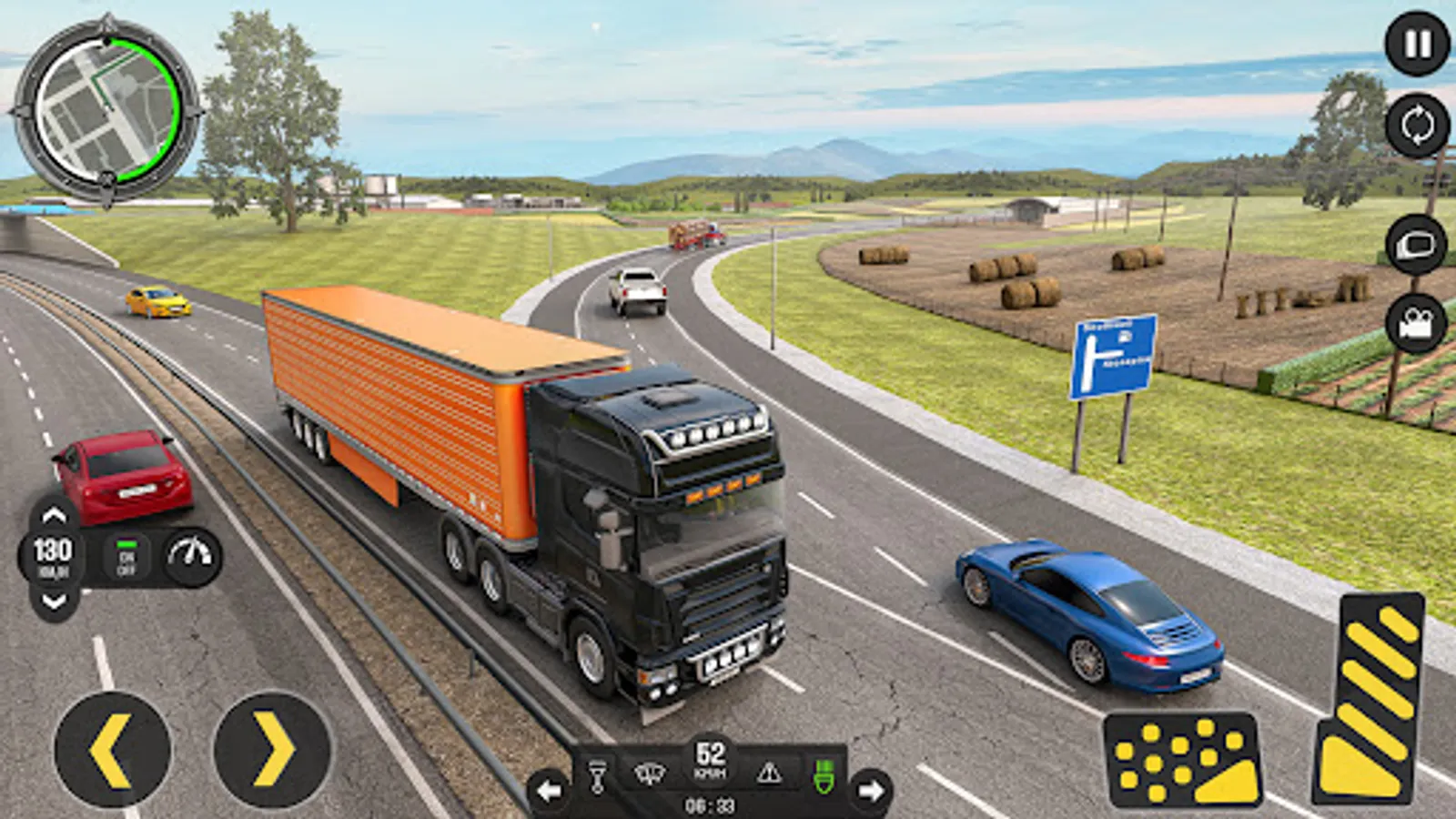Turn on the windshield wipers

[650, 774]
